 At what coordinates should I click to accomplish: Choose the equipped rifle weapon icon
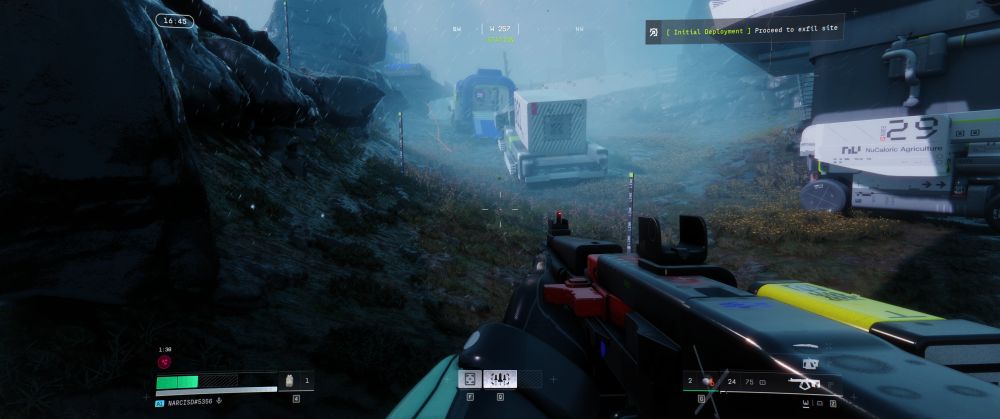803,382
